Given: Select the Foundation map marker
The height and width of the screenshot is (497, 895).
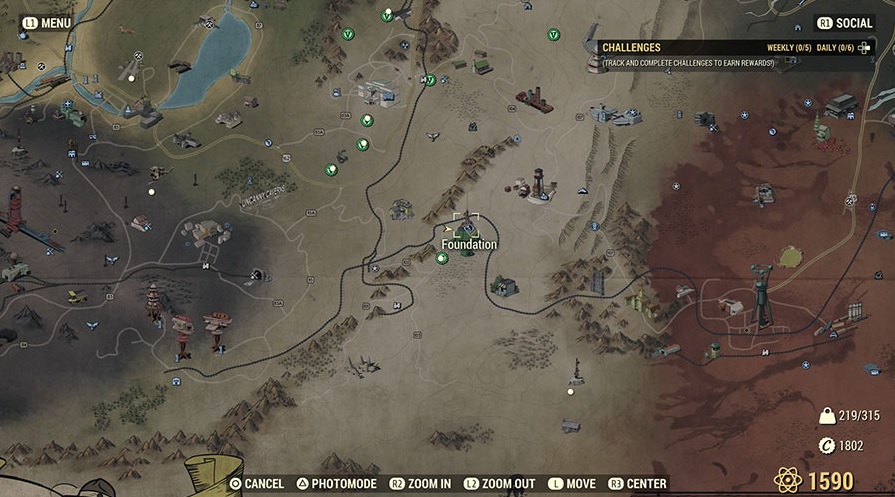Looking at the screenshot, I should [466, 226].
